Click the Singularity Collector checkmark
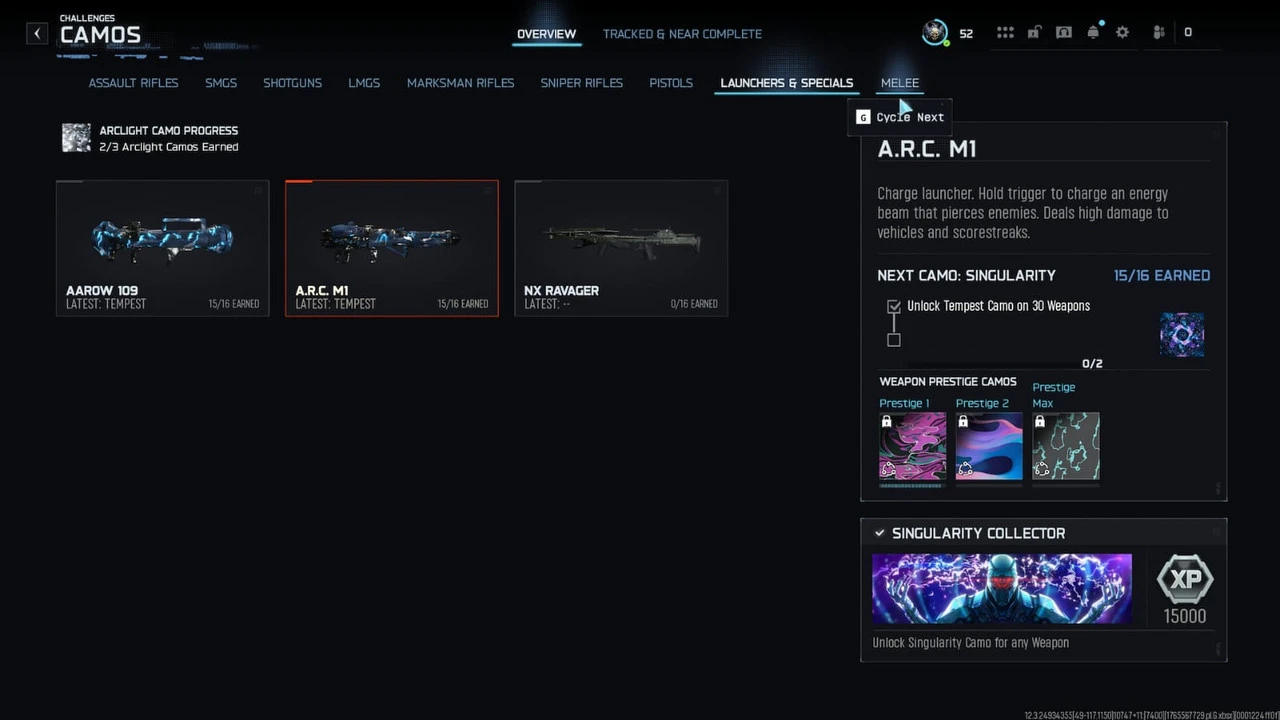This screenshot has width=1280, height=720. pyautogui.click(x=879, y=533)
